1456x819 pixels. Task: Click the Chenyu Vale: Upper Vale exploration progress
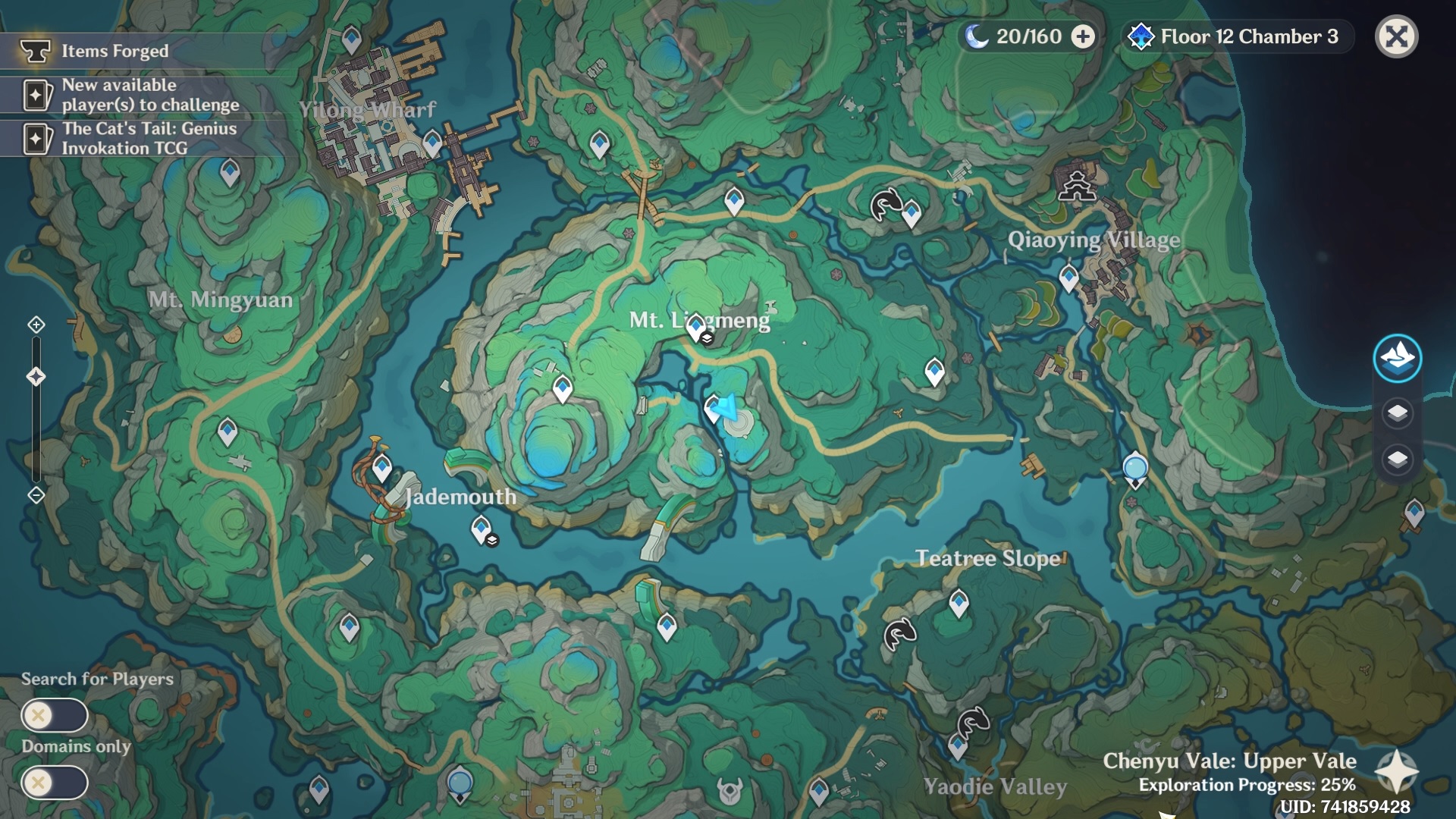tap(1229, 772)
